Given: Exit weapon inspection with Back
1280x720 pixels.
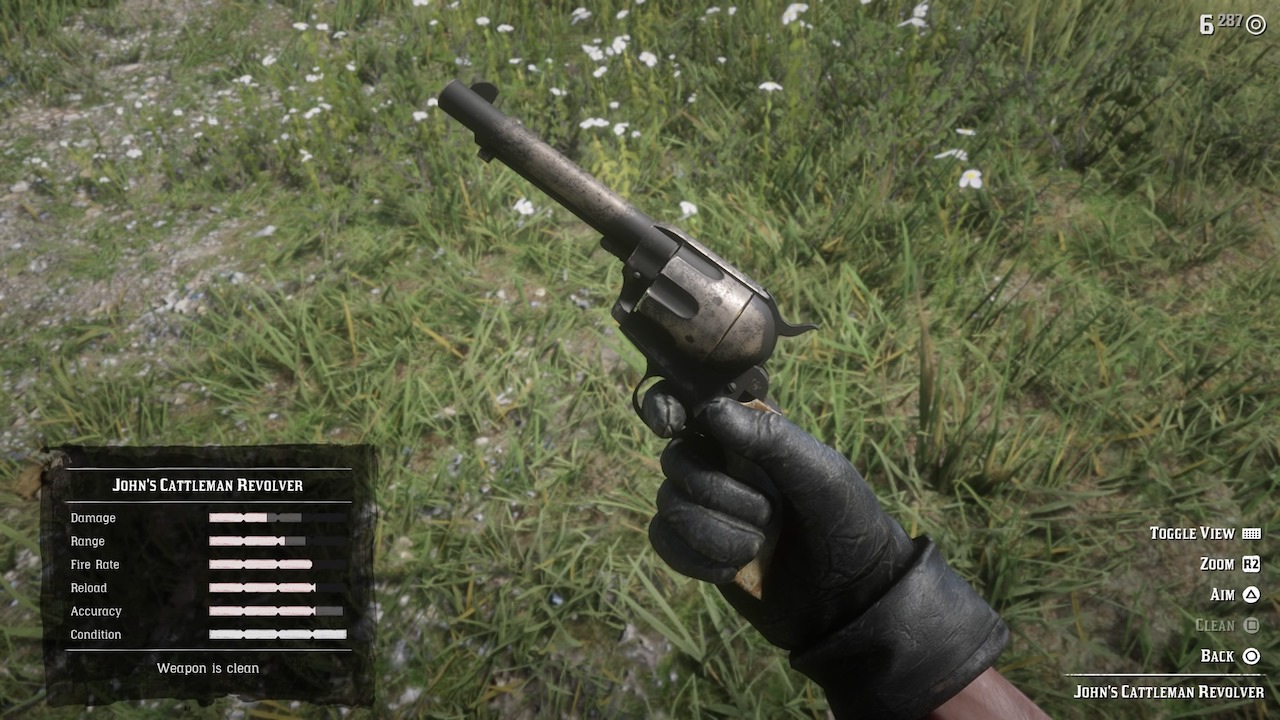Looking at the screenshot, I should [1217, 656].
